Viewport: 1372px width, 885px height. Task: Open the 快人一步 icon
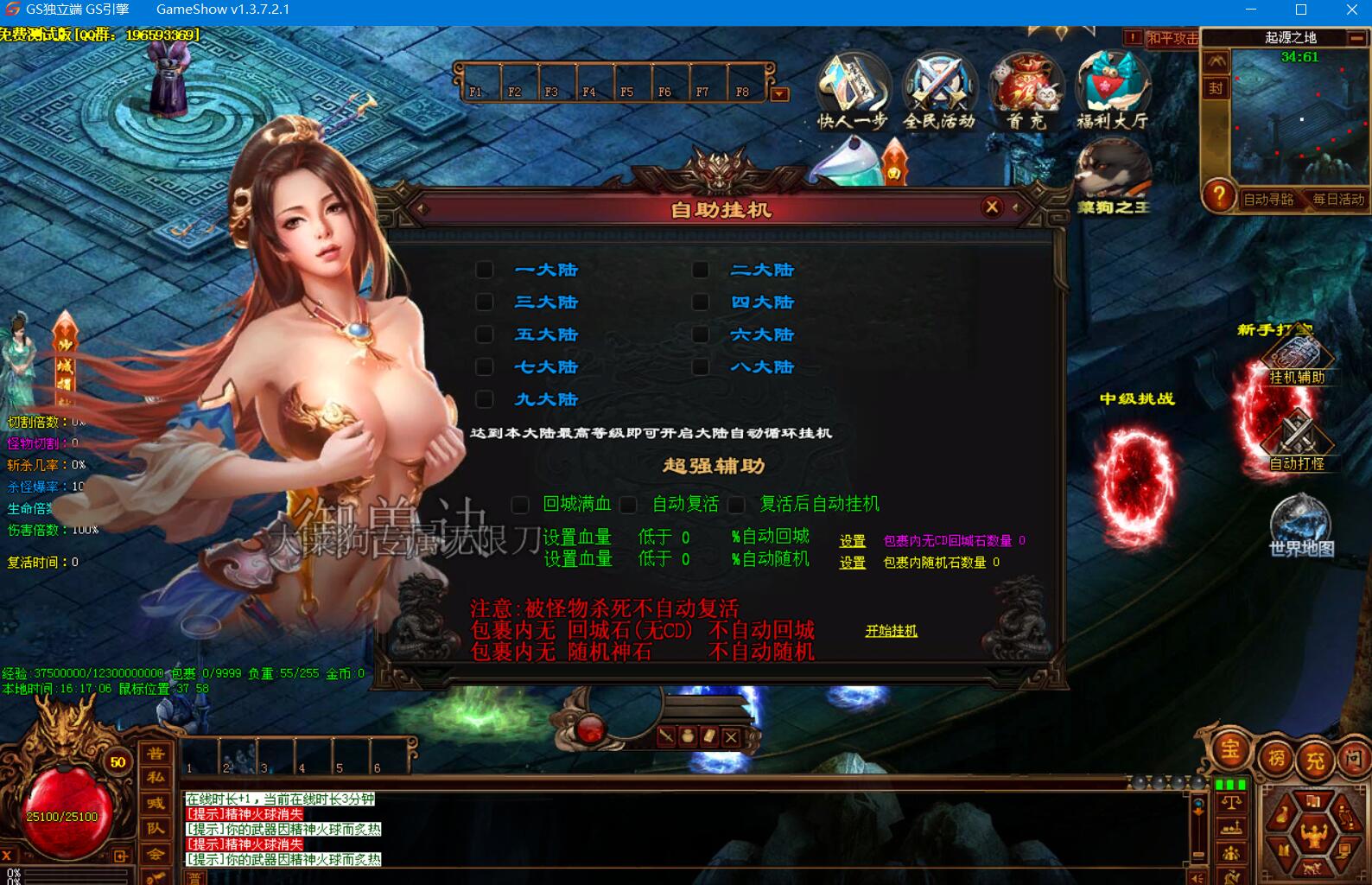[853, 91]
